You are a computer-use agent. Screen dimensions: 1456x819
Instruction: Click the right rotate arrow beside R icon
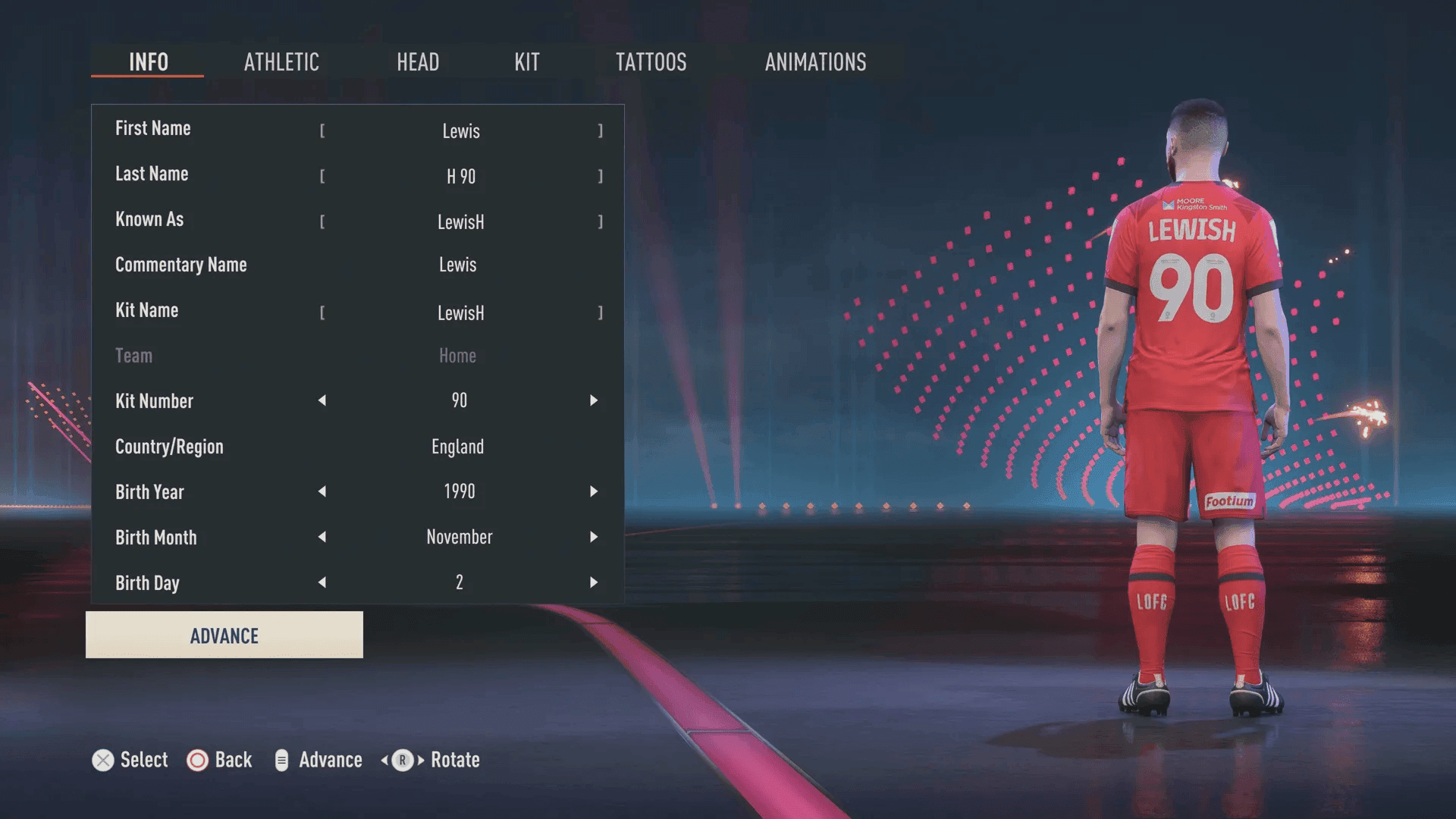pyautogui.click(x=419, y=760)
